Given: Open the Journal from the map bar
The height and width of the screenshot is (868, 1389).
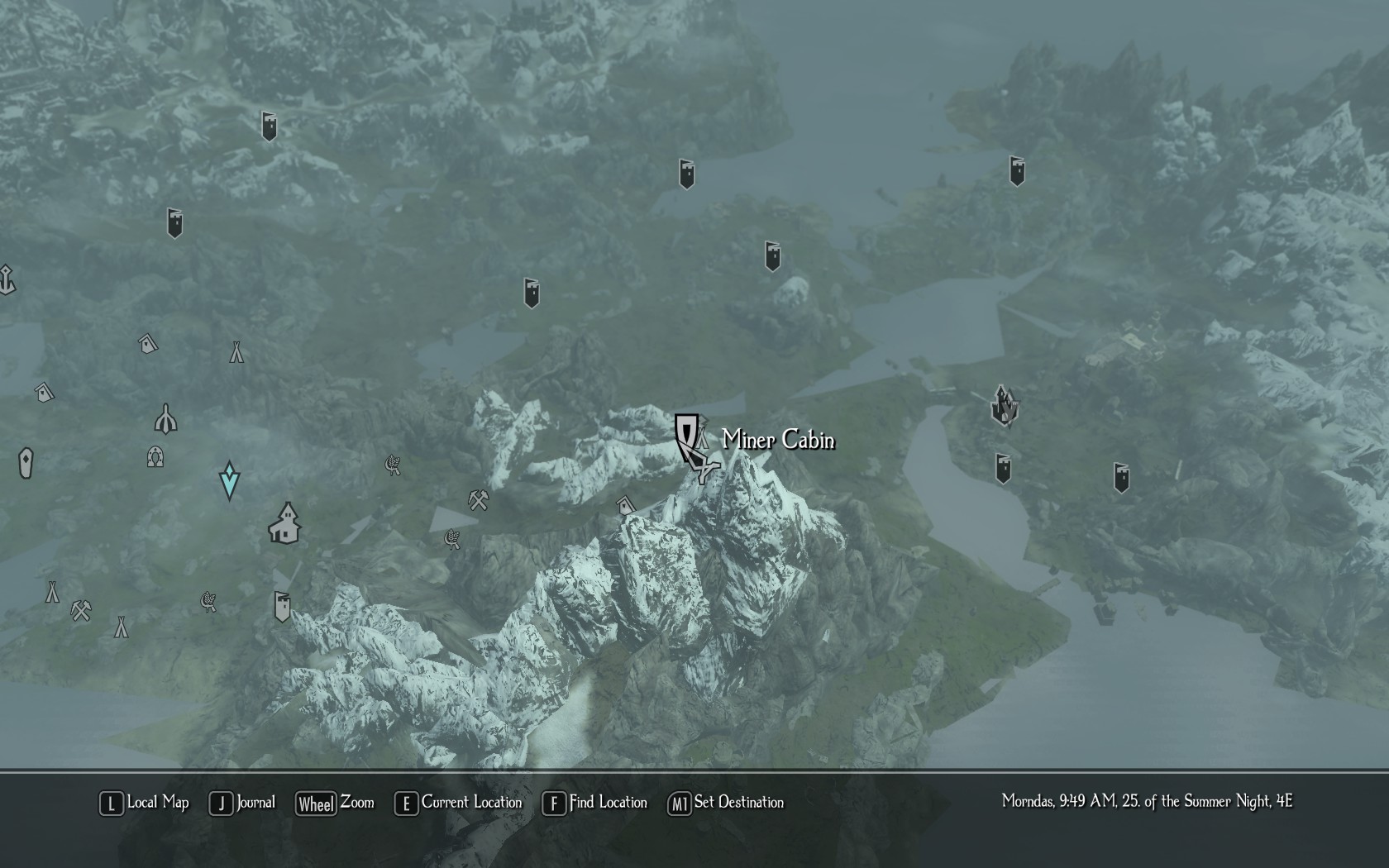Looking at the screenshot, I should [x=243, y=803].
